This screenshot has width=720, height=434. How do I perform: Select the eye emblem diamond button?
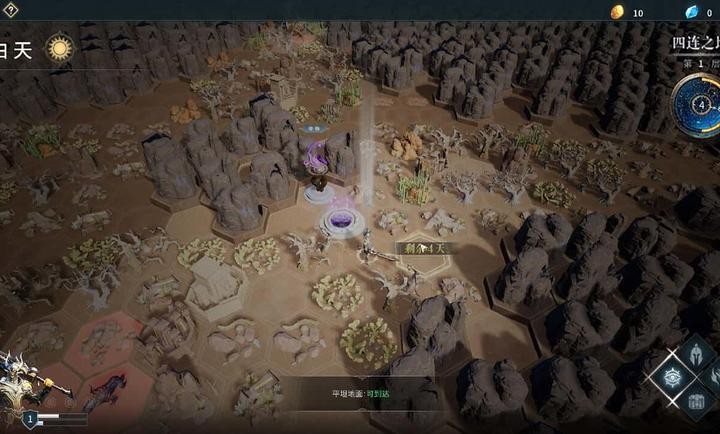click(671, 377)
